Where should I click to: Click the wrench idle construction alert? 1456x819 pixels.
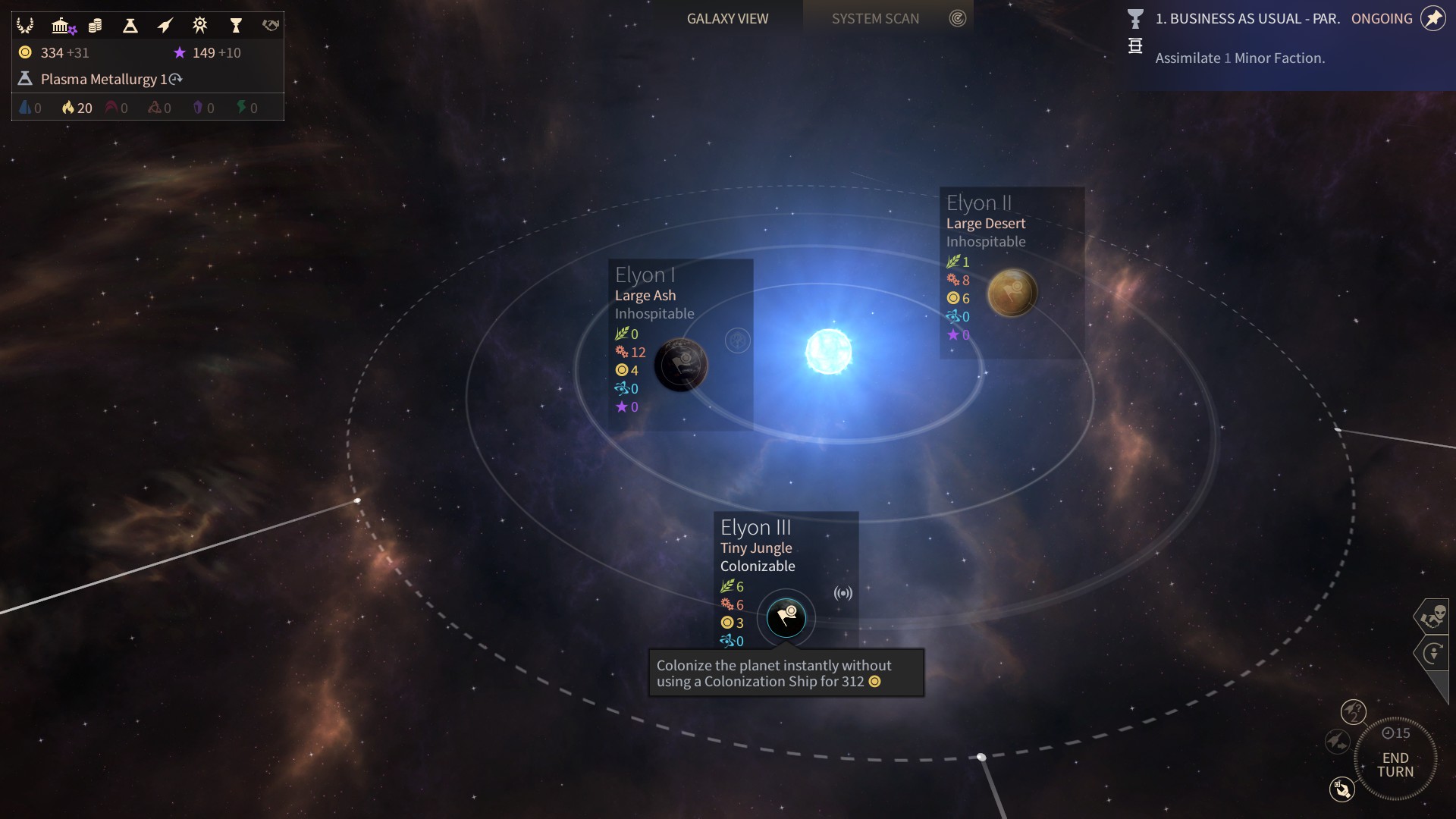[1341, 789]
